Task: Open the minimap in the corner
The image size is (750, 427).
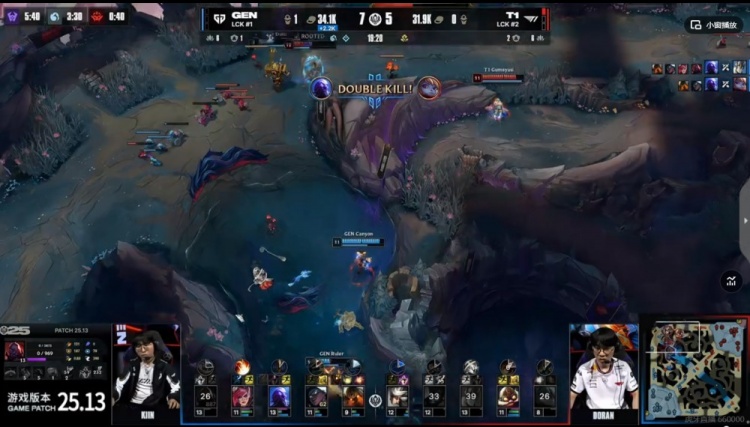Action: click(x=693, y=369)
